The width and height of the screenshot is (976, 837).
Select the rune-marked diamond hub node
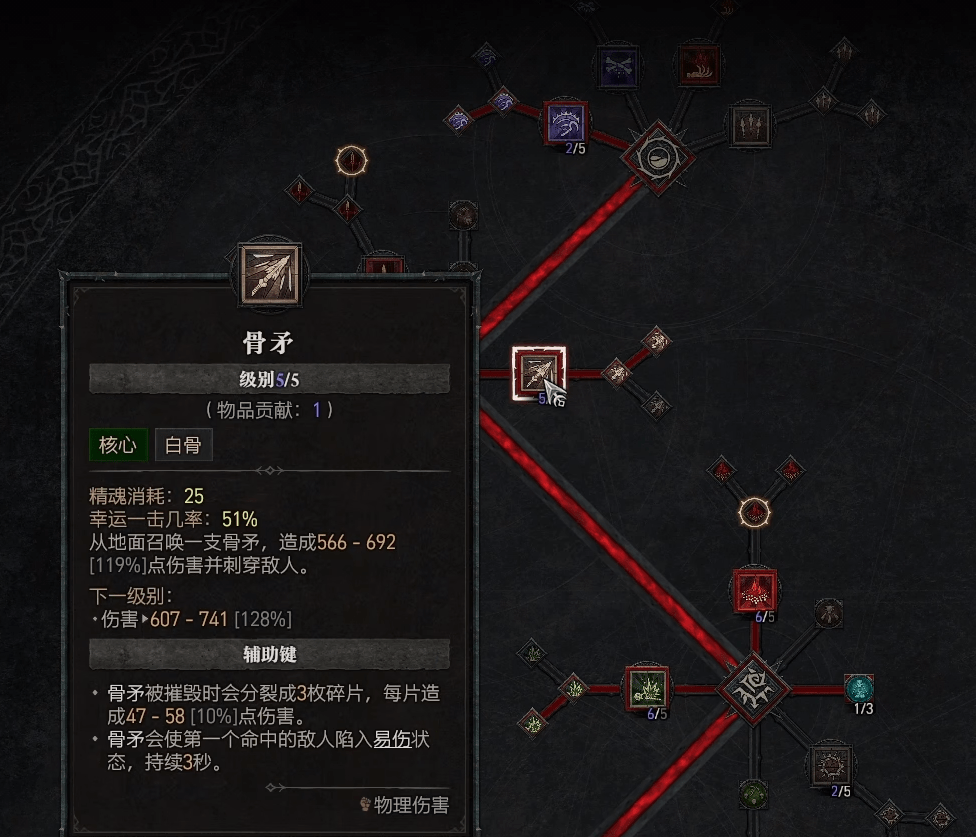754,689
